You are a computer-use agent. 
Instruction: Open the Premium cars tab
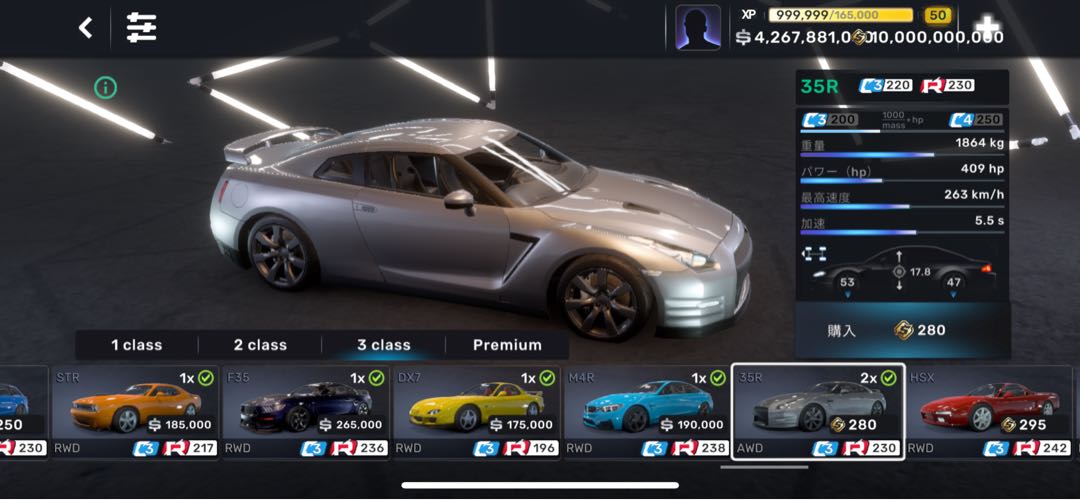coord(507,345)
